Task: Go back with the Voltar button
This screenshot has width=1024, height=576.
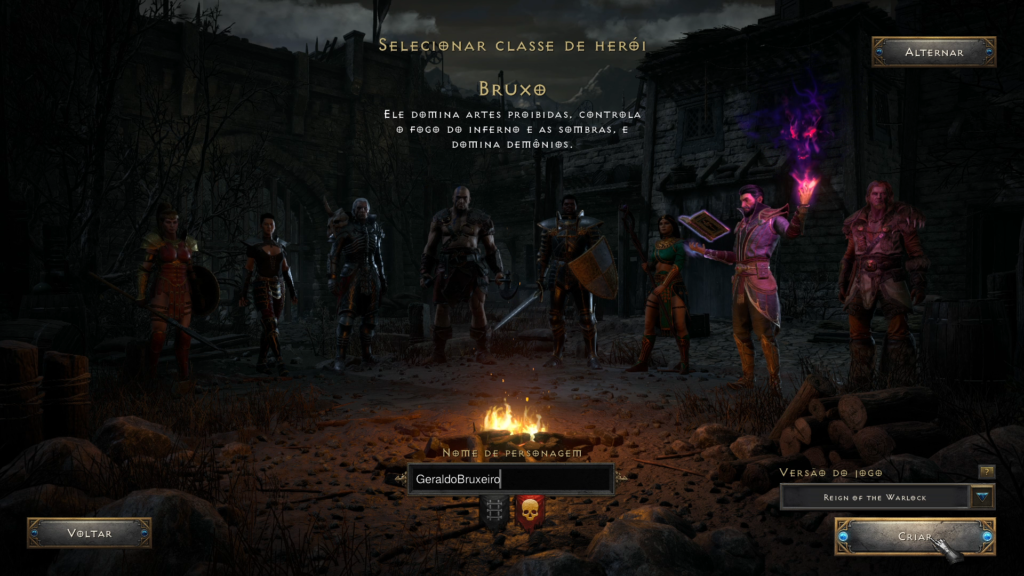Action: pyautogui.click(x=89, y=533)
